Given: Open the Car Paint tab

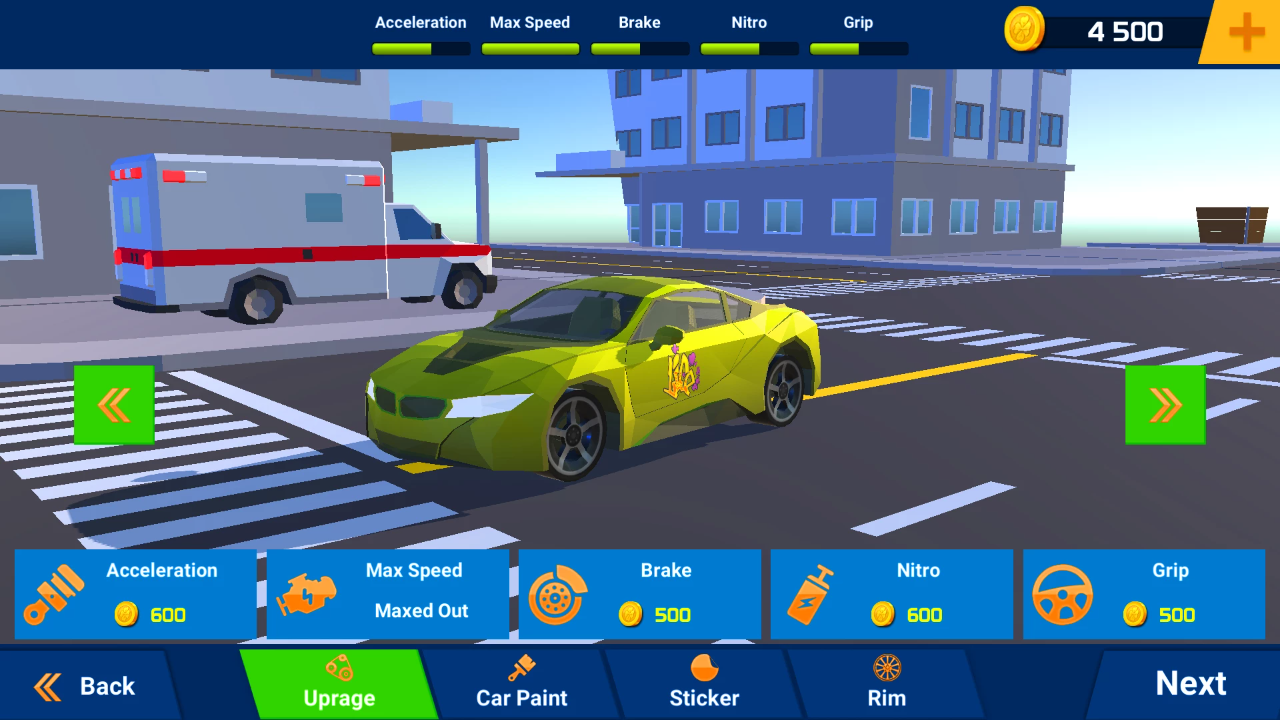Looking at the screenshot, I should click(520, 686).
